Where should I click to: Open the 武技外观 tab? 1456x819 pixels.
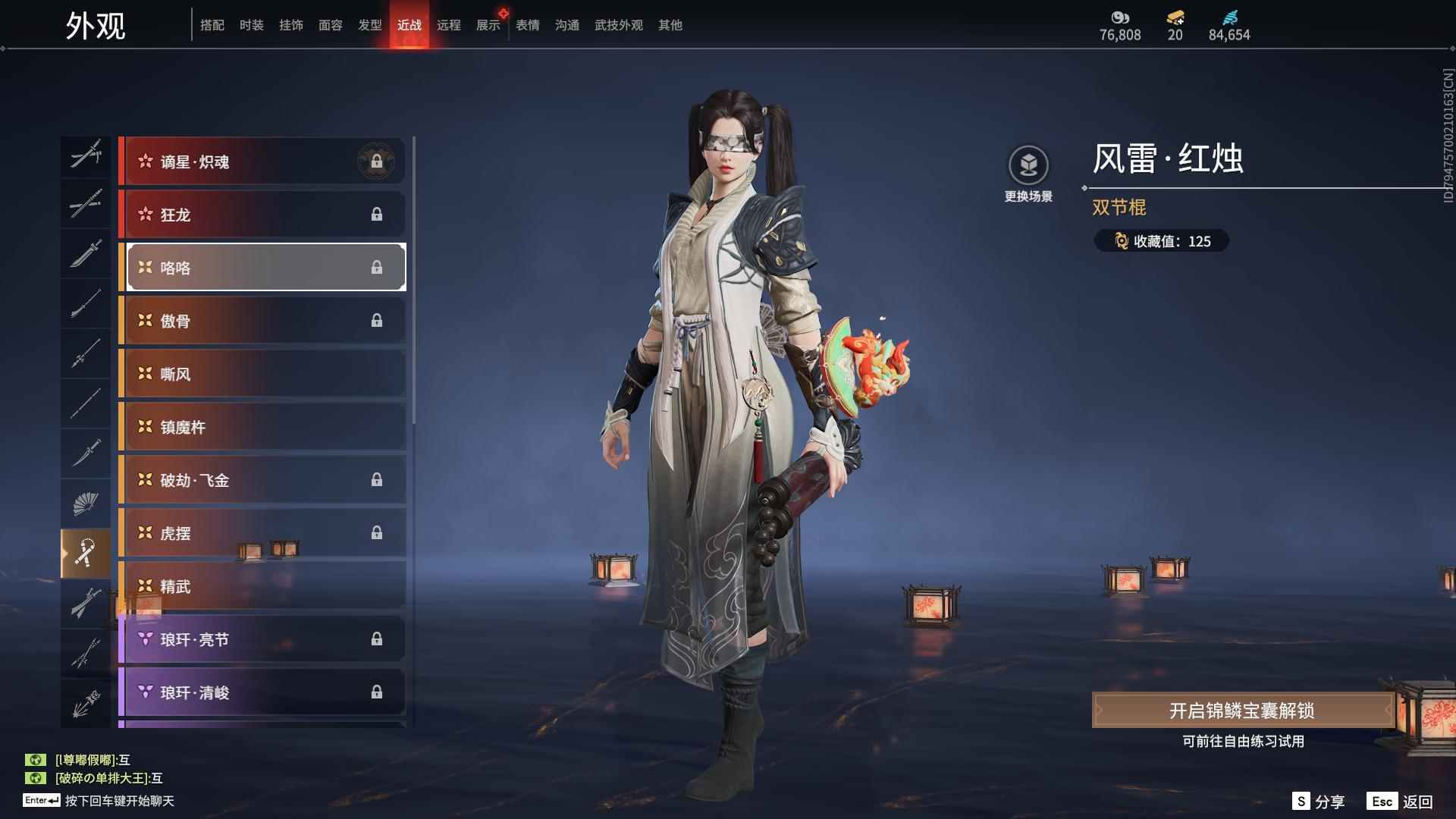click(618, 25)
